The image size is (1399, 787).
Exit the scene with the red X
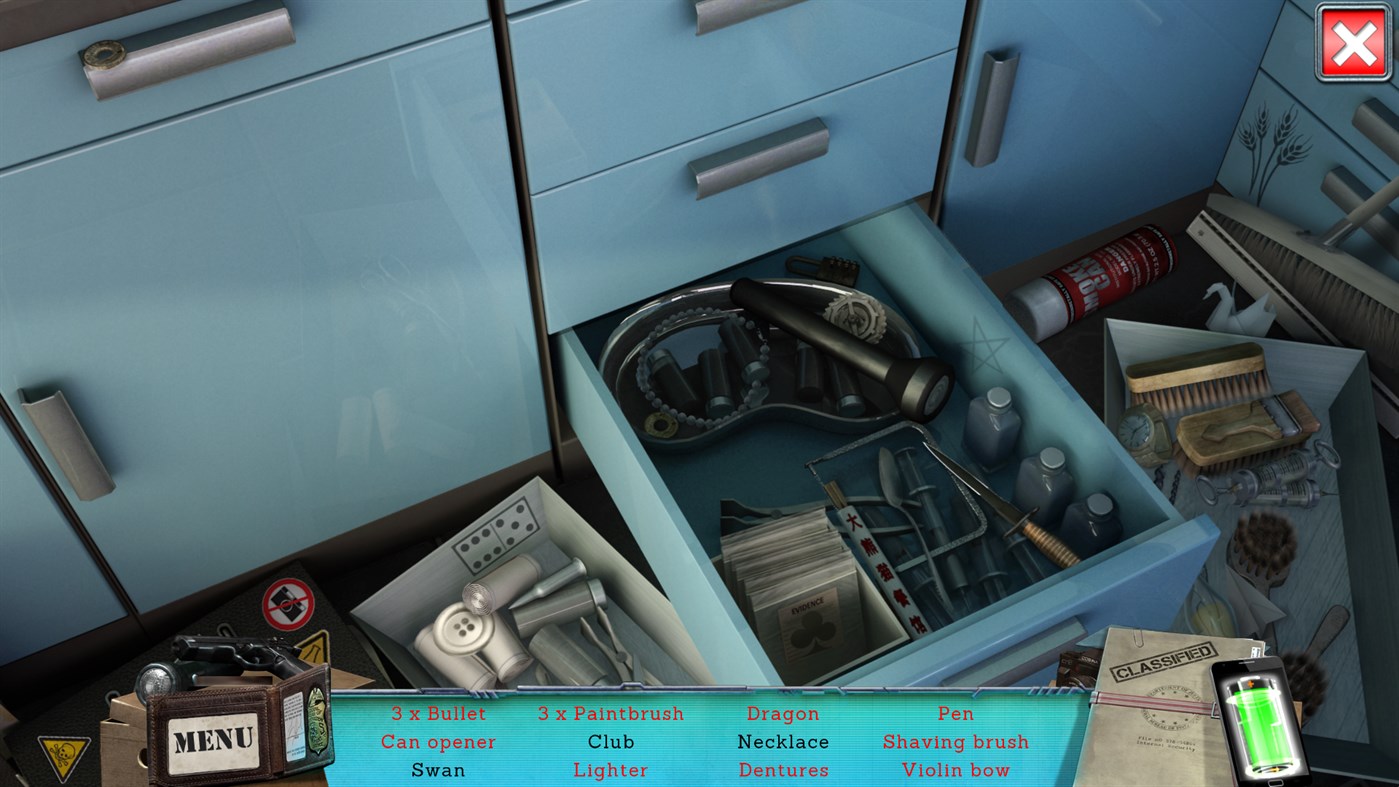(x=1353, y=43)
